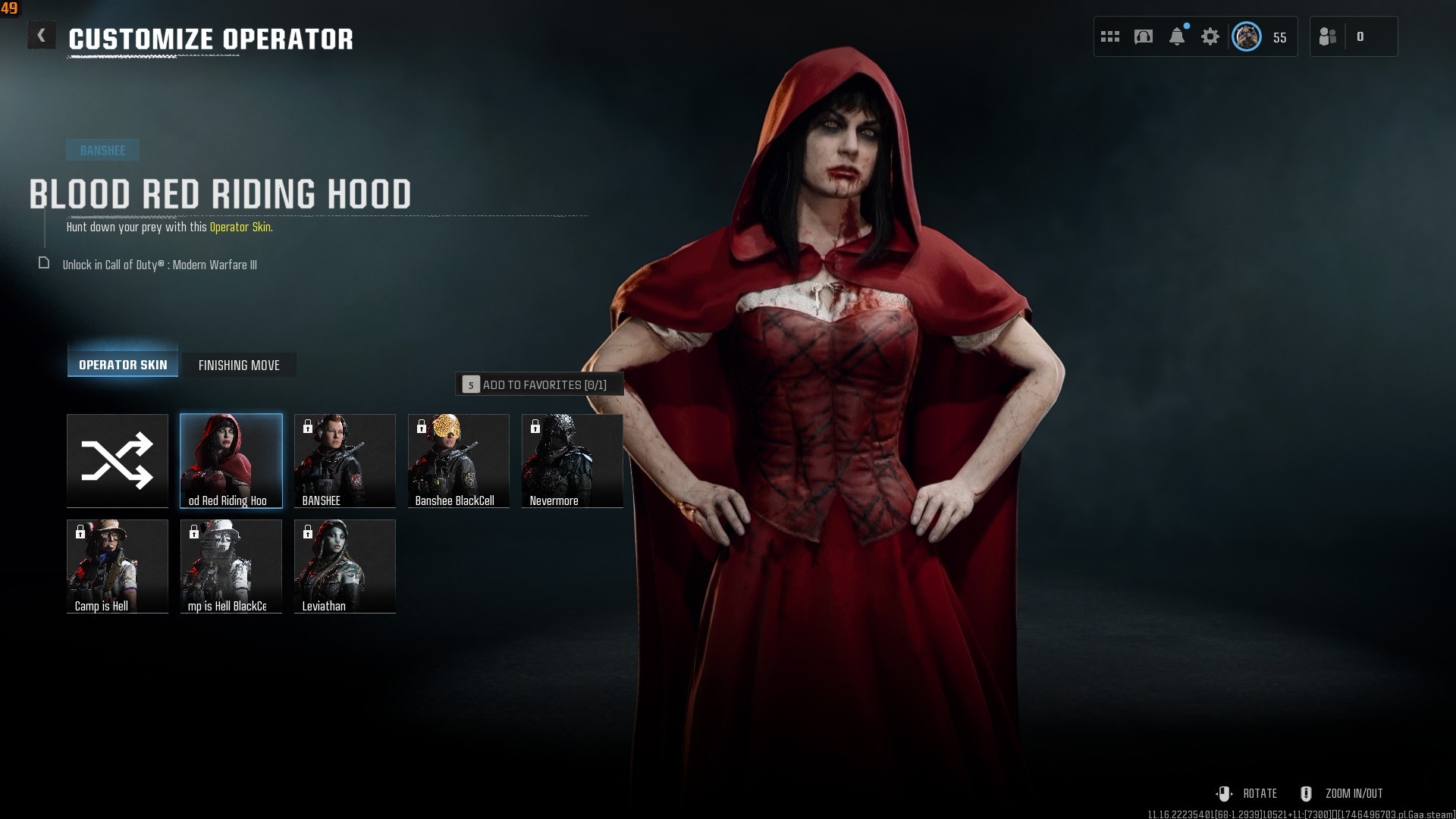This screenshot has width=1456, height=819.
Task: Choose the Nevermore operator skin
Action: 573,460
